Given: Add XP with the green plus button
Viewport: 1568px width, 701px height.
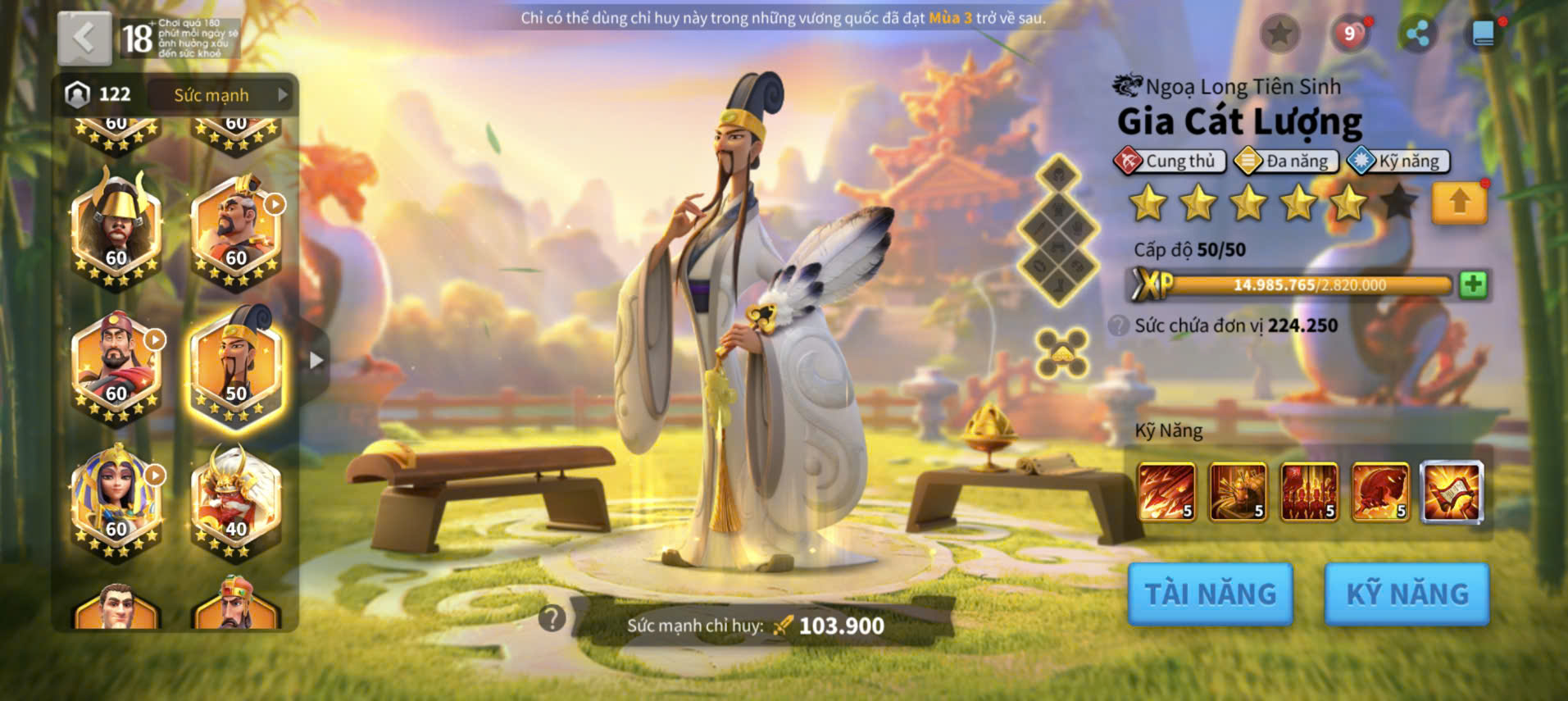Looking at the screenshot, I should 1473,284.
